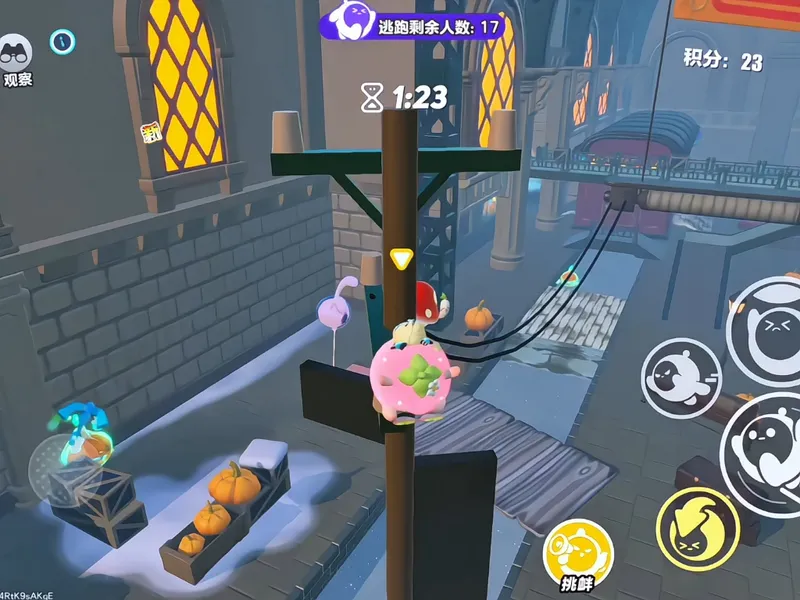The width and height of the screenshot is (800, 600).
Task: Touch the translucent virtual movement joystick
Action: (65, 462)
